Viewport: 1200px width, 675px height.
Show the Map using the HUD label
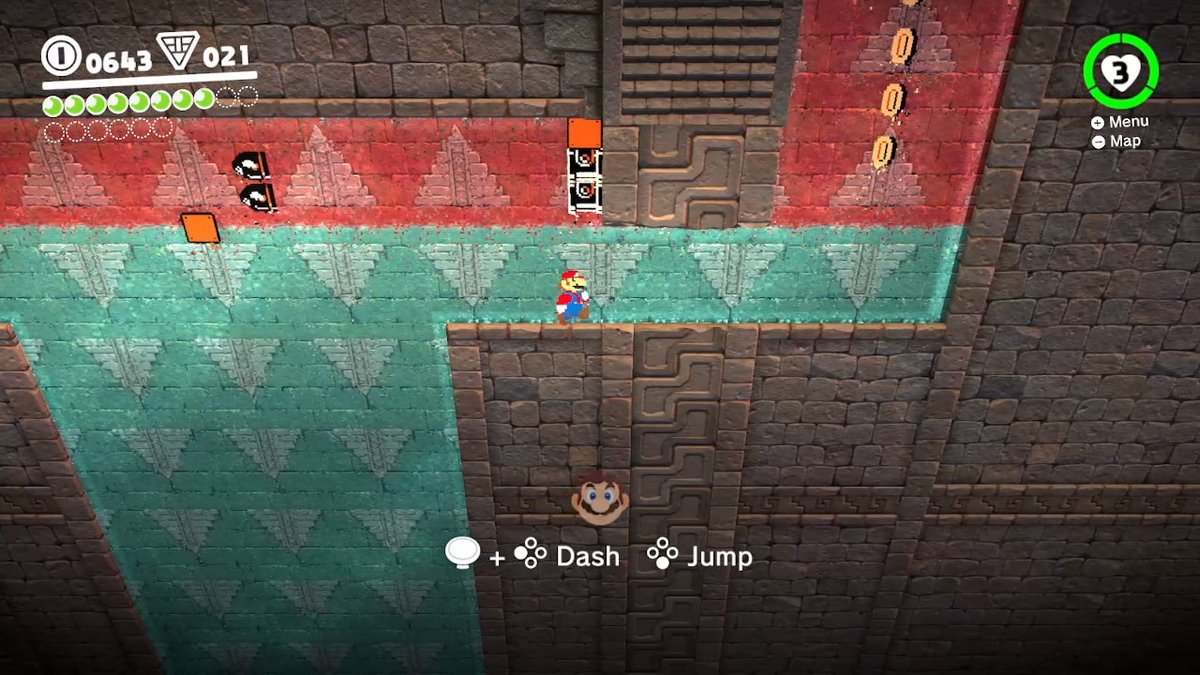pyautogui.click(x=1117, y=141)
